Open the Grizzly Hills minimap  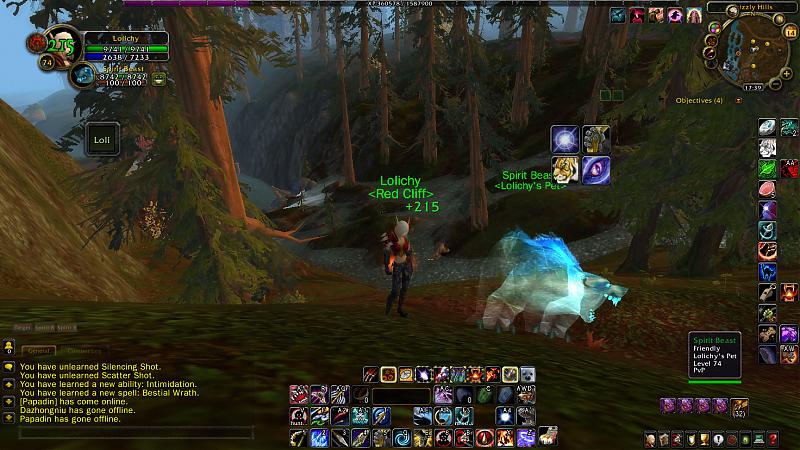[750, 52]
